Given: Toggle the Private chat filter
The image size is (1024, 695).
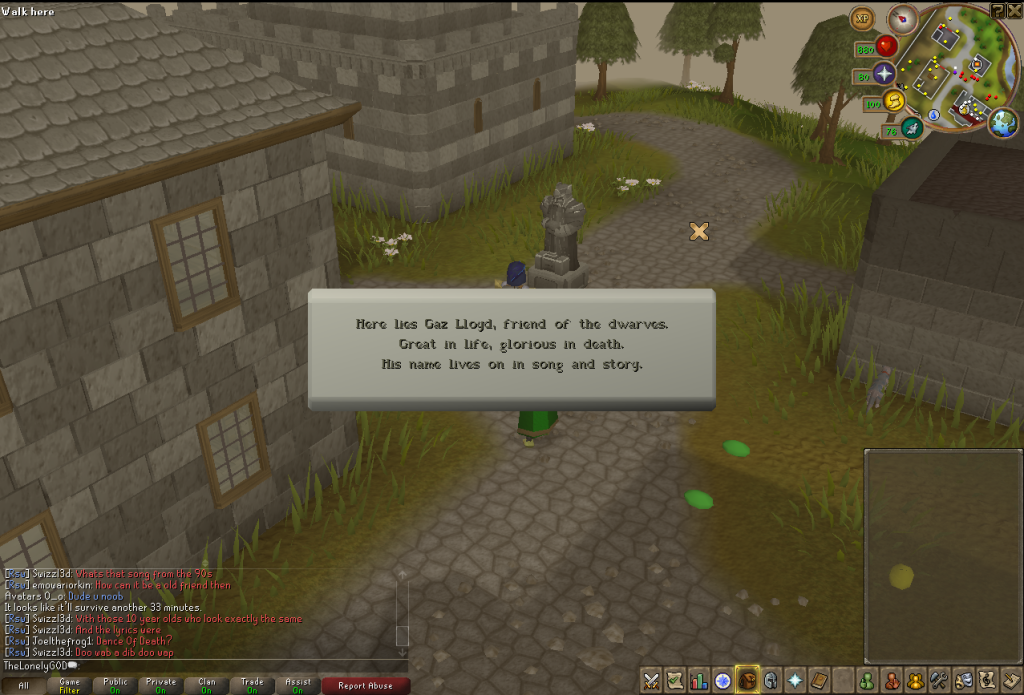Looking at the screenshot, I should [x=161, y=686].
